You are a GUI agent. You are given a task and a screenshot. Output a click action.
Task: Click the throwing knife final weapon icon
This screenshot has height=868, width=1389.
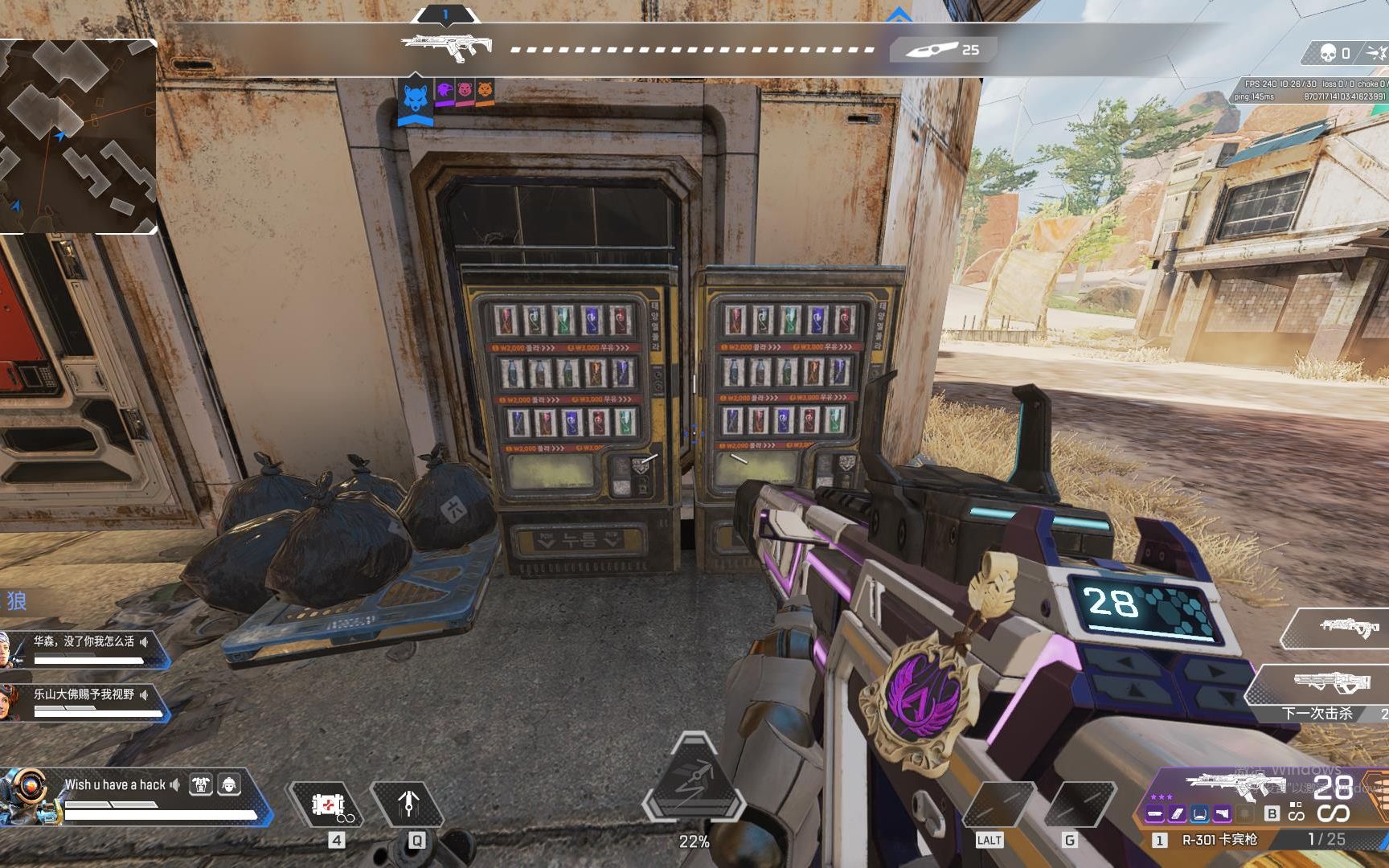point(932,50)
